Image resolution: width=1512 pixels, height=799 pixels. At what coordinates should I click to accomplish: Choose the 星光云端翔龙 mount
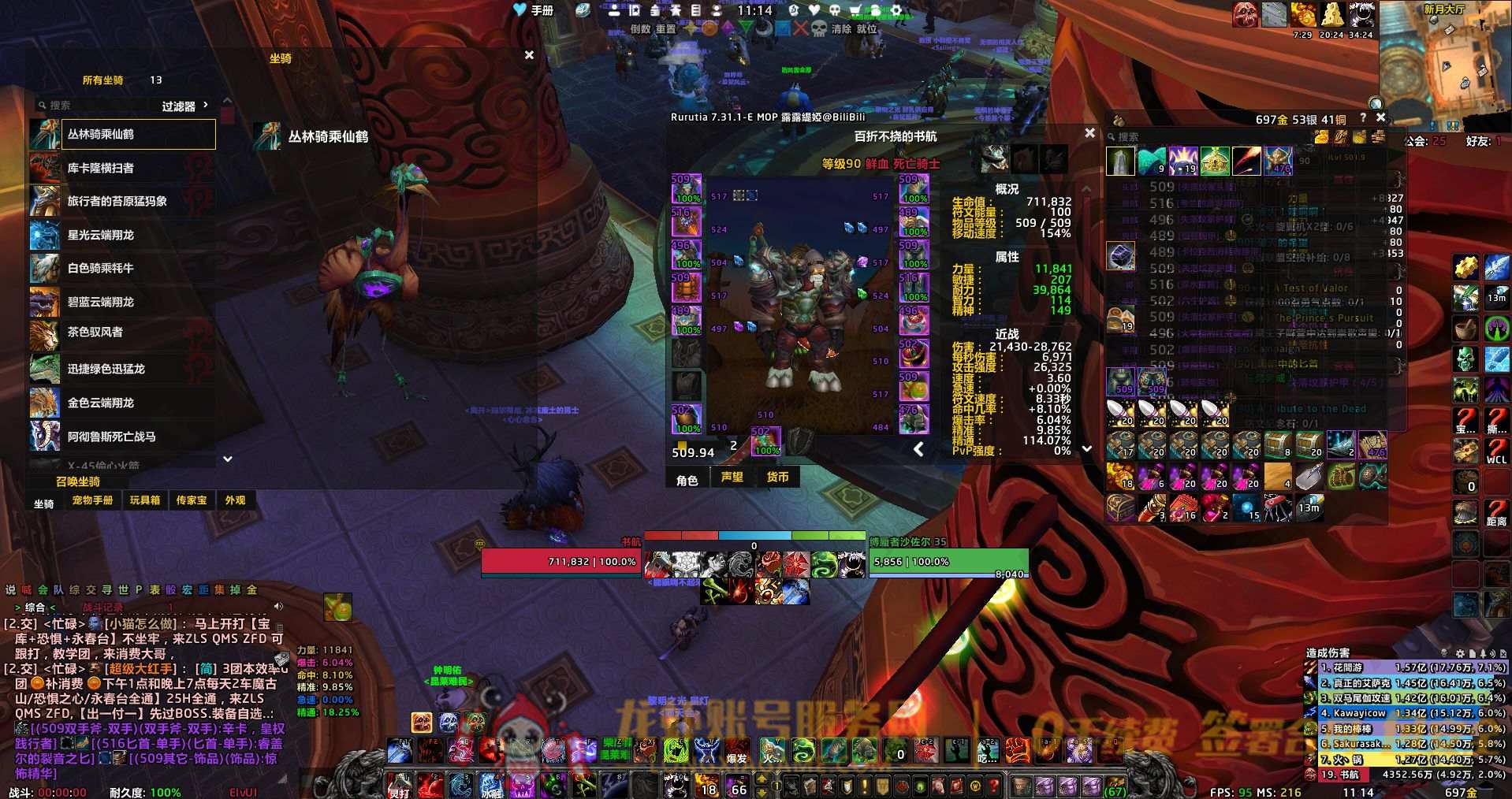[x=122, y=235]
